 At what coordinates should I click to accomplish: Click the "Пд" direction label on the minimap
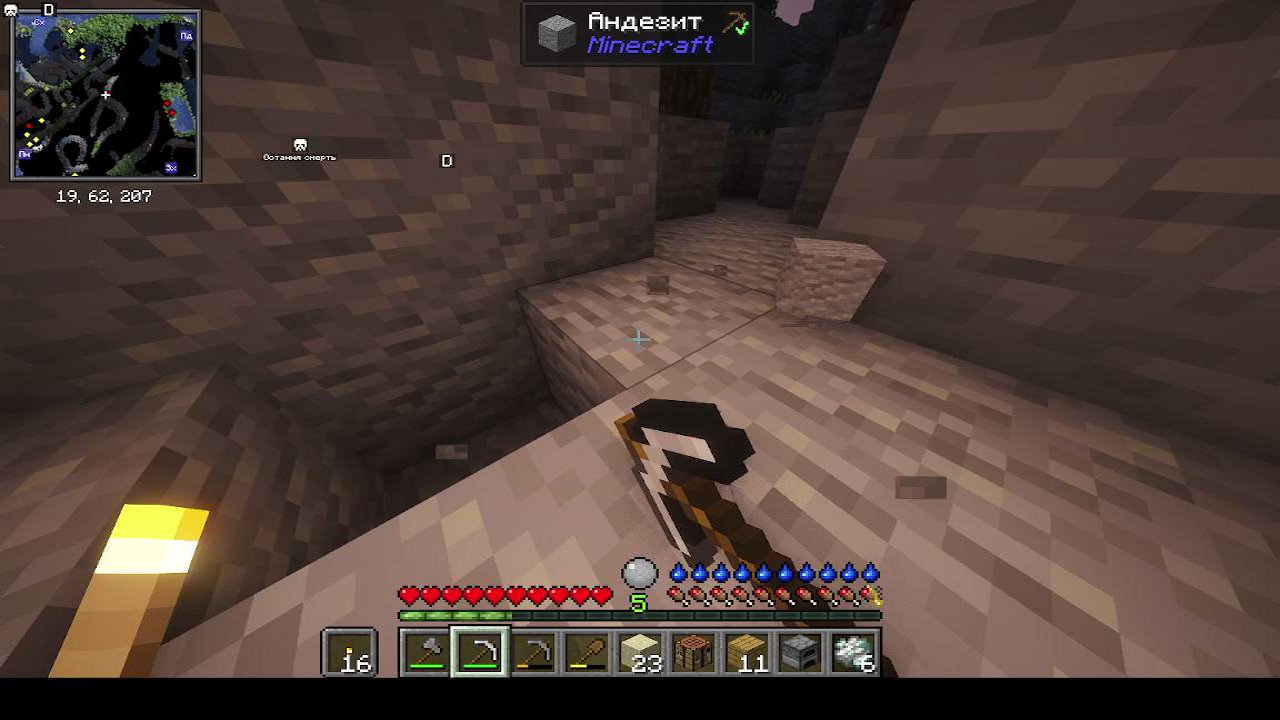(185, 37)
